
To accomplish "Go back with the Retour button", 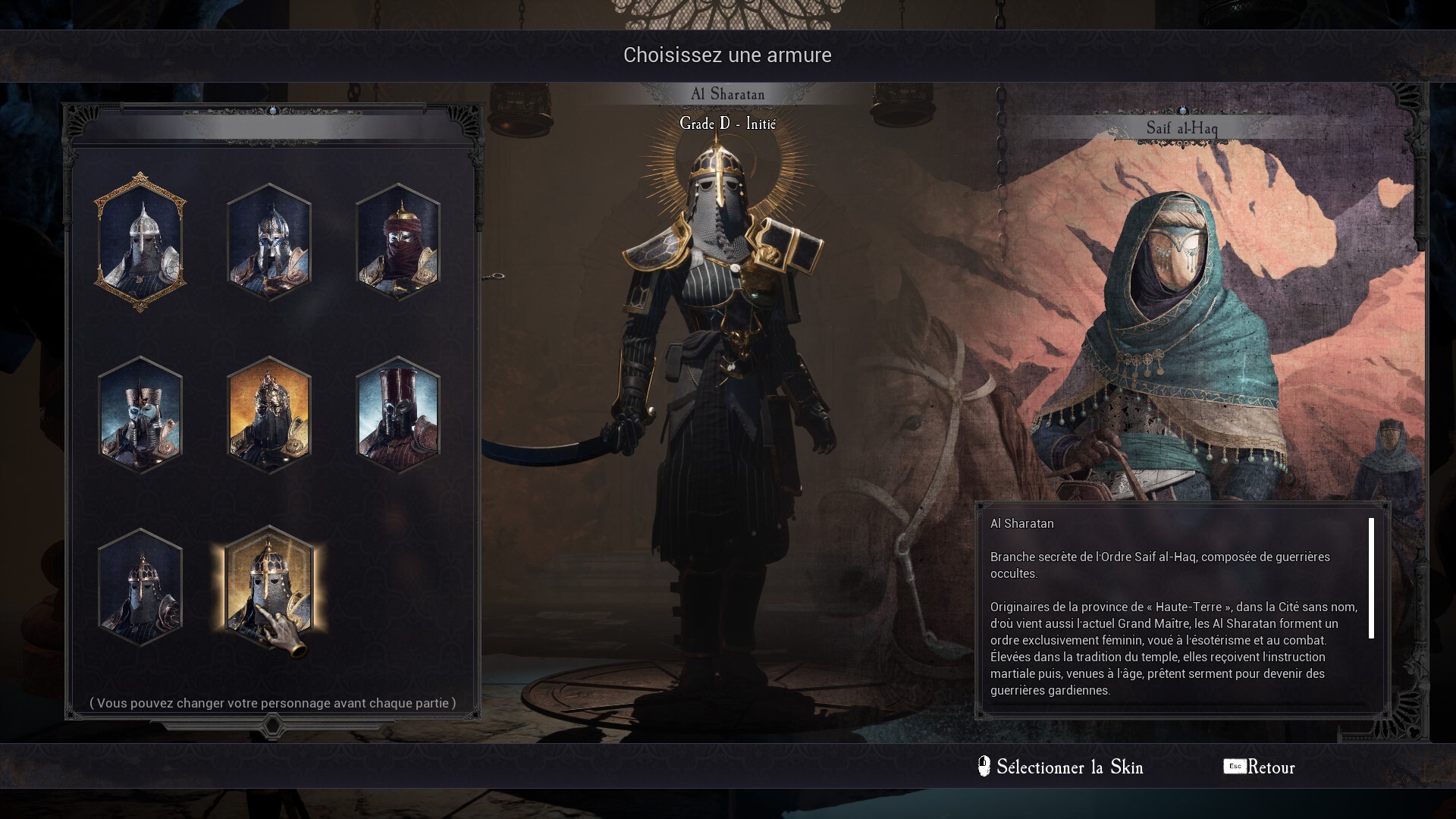I will click(1260, 767).
